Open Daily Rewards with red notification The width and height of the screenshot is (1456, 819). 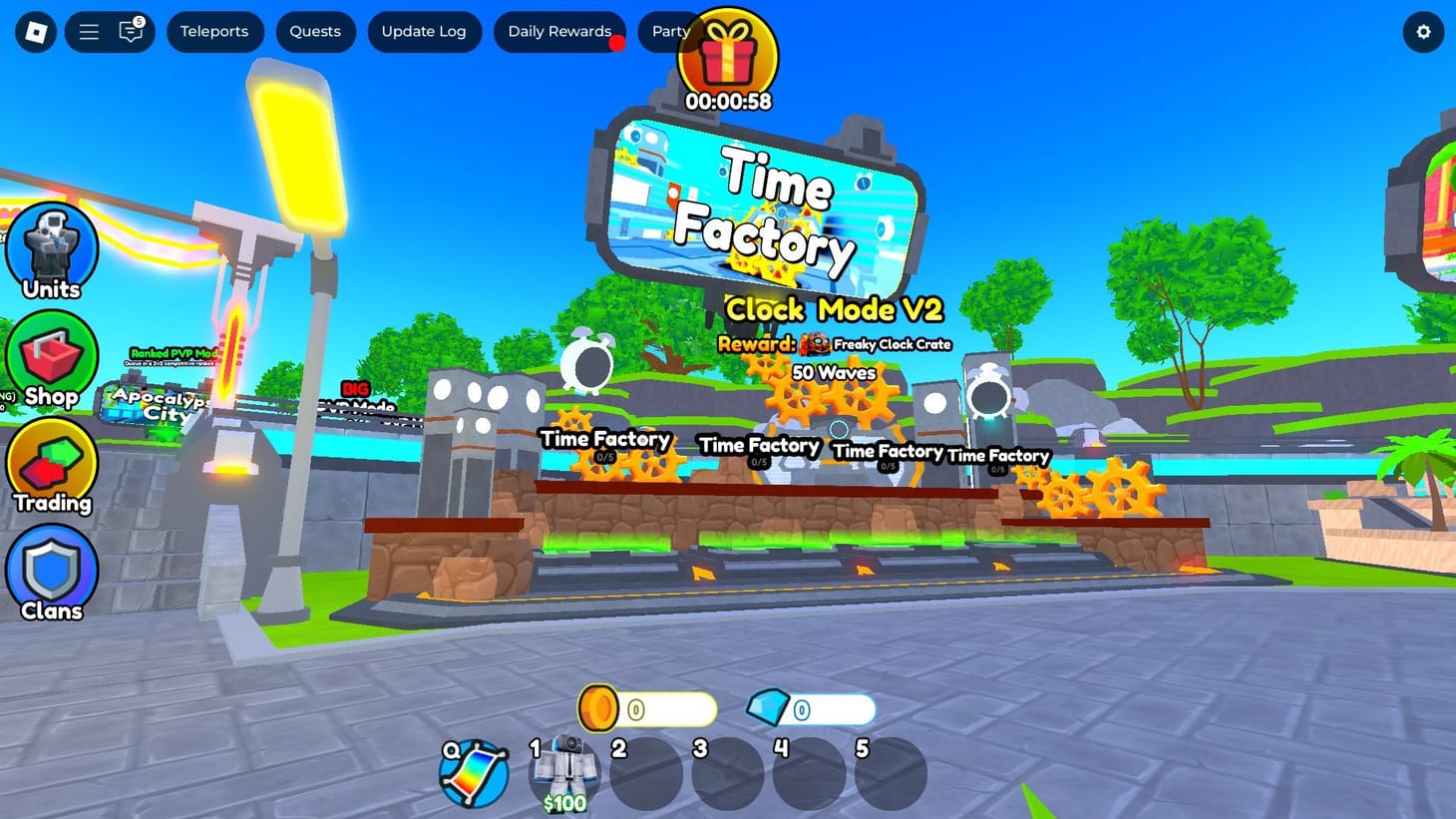[x=559, y=31]
